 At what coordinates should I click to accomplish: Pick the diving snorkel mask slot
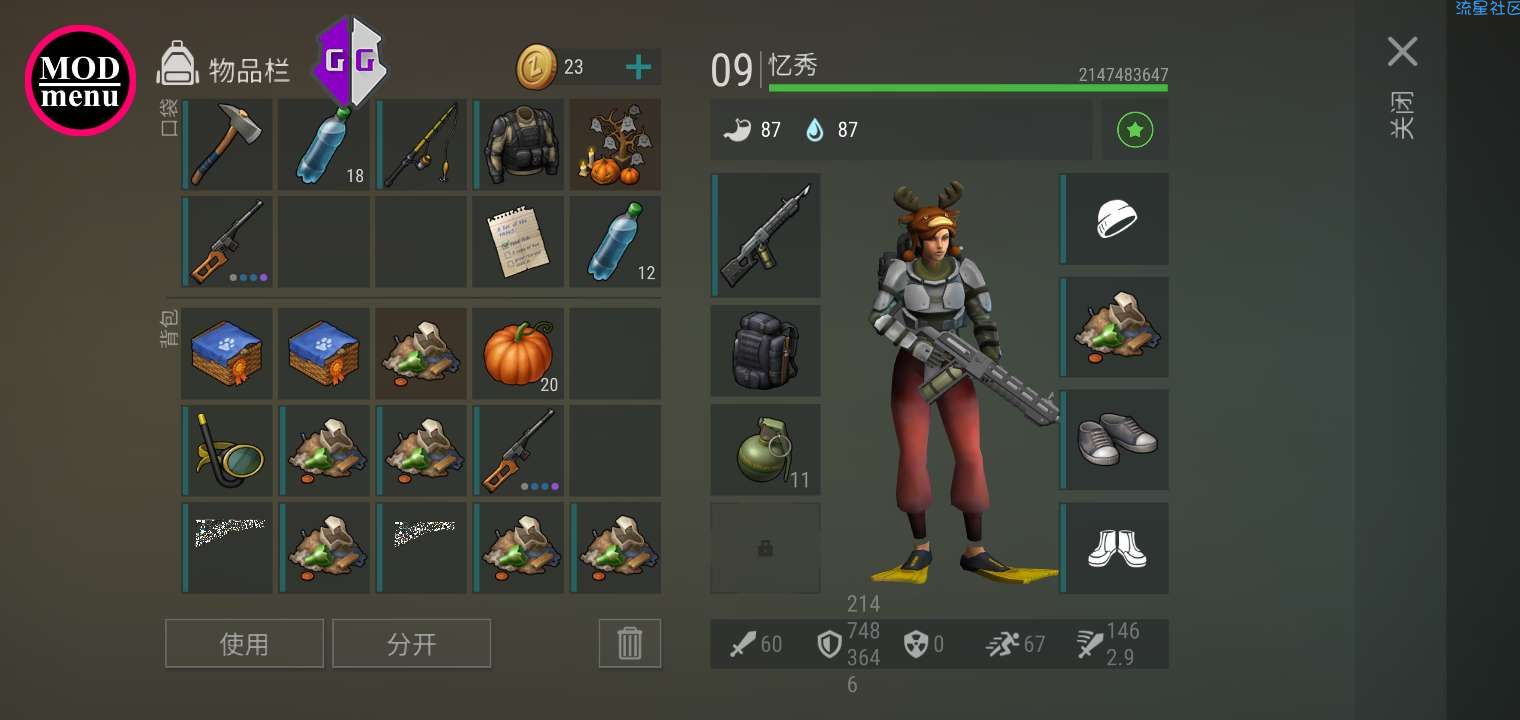tap(227, 451)
